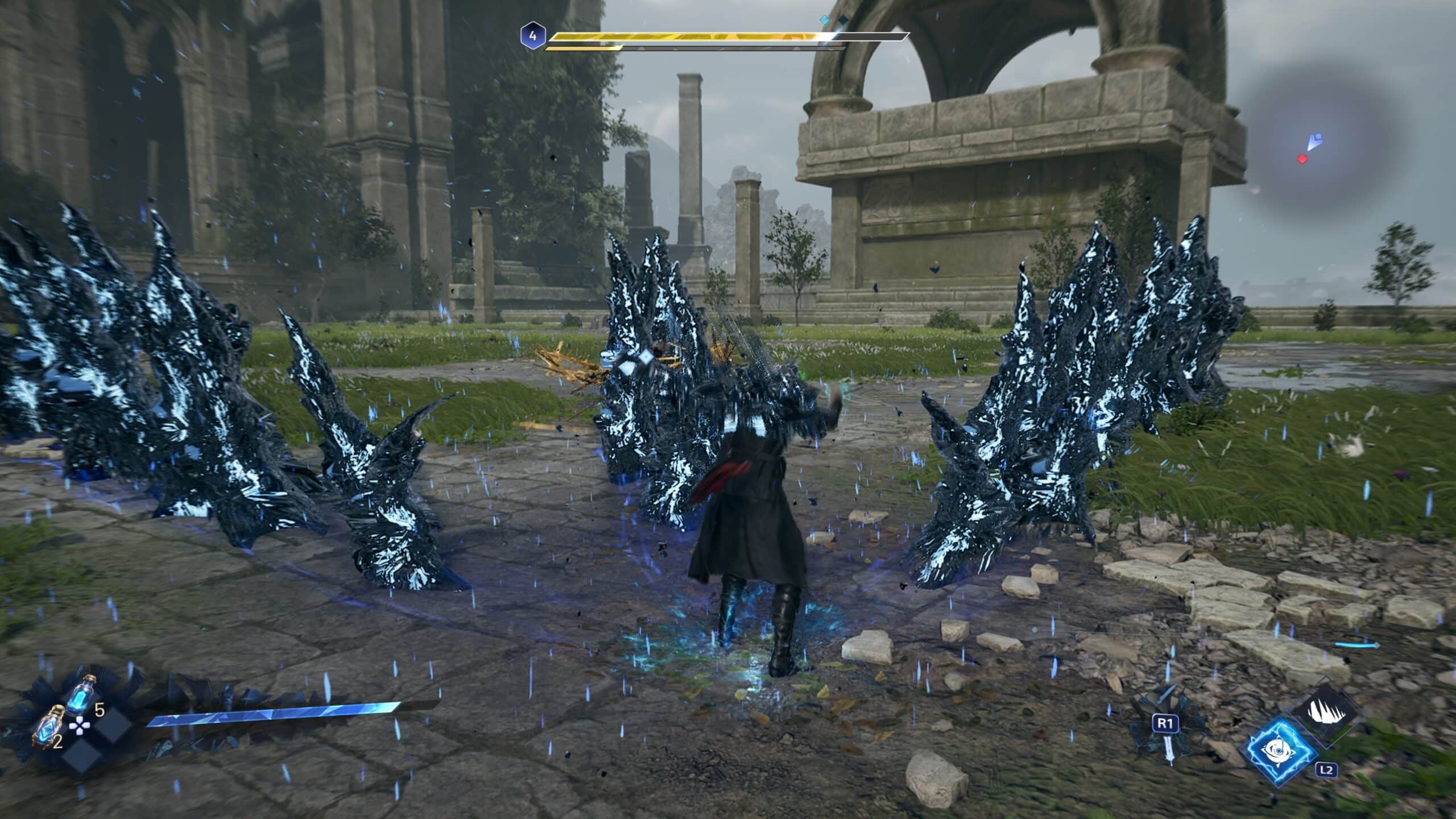Click the enemy level 4 badge
Image resolution: width=1456 pixels, height=819 pixels.
pyautogui.click(x=532, y=36)
